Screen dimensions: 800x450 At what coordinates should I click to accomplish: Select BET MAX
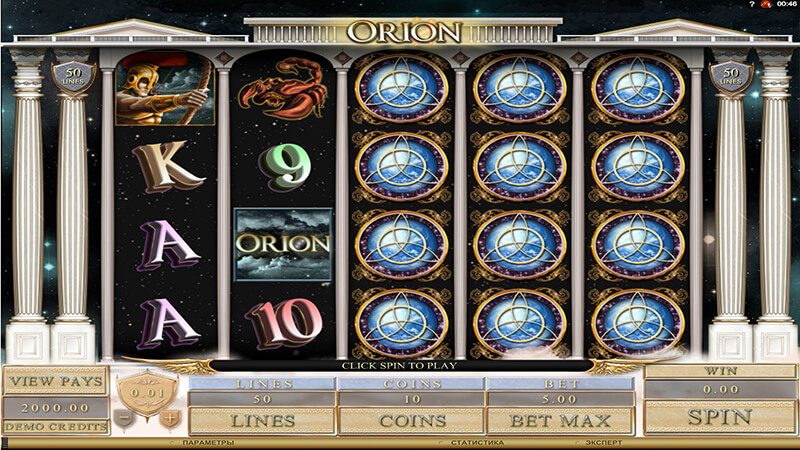(559, 420)
